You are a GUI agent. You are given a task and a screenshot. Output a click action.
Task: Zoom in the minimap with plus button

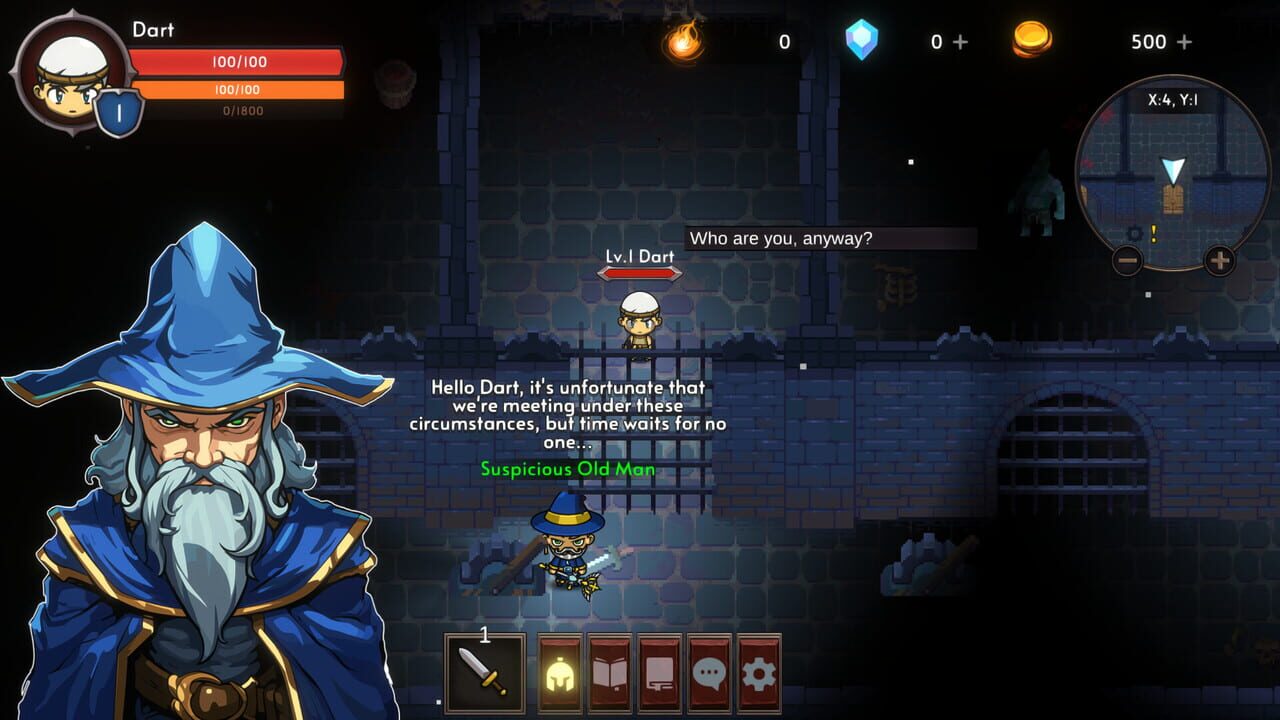[x=1219, y=262]
